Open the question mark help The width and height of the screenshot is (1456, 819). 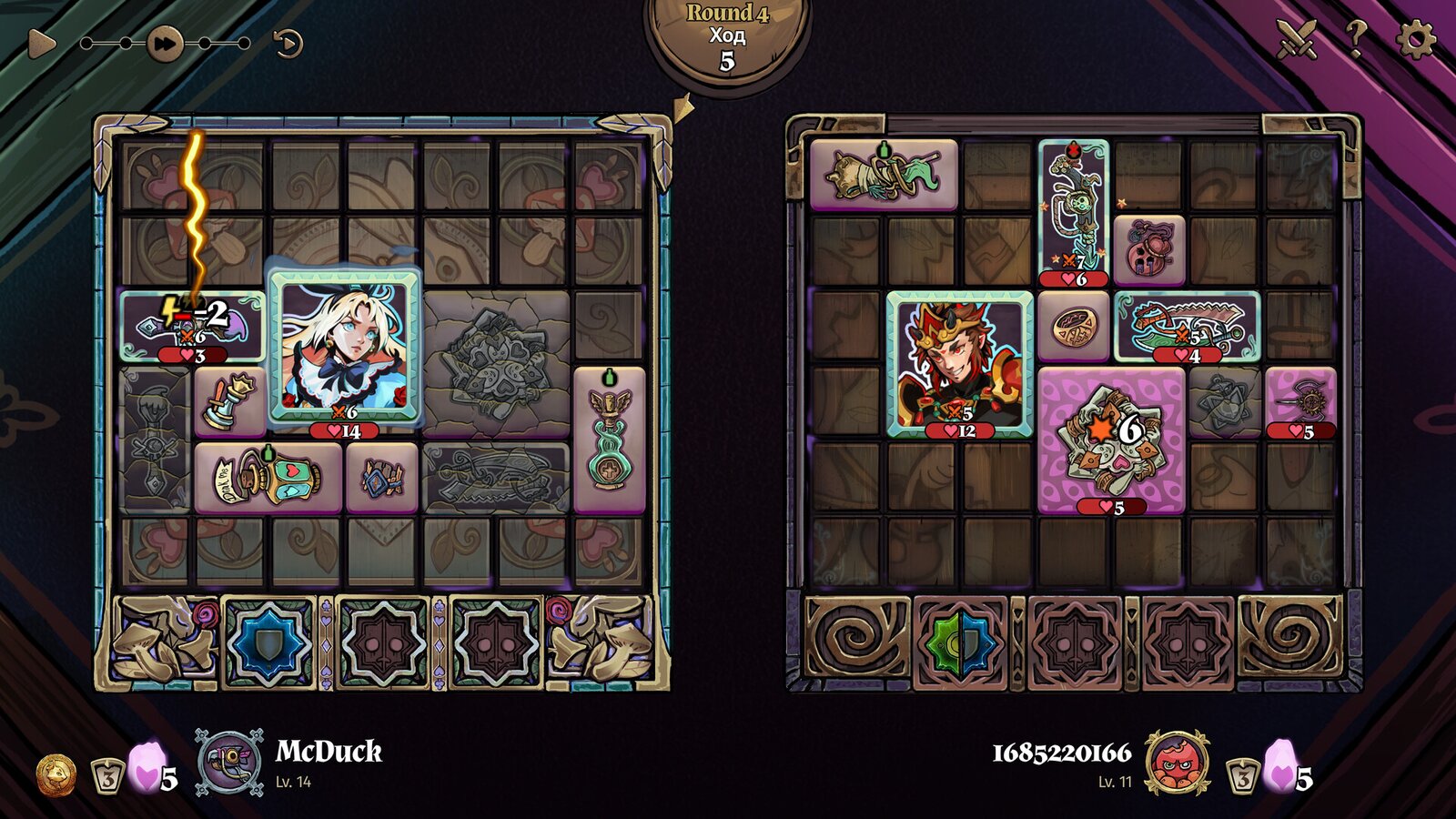click(x=1355, y=38)
